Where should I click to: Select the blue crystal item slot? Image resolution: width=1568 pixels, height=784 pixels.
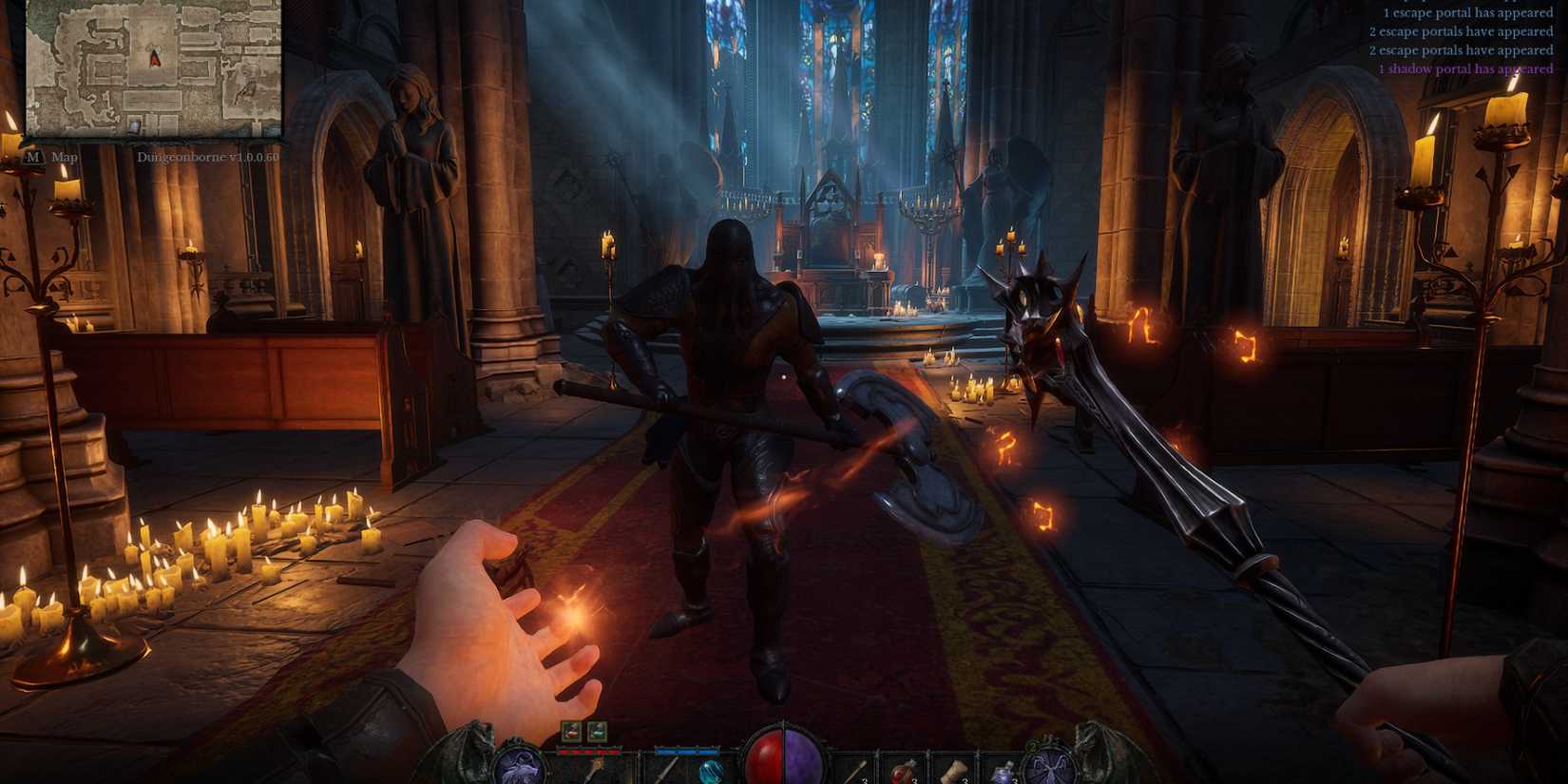pos(711,772)
